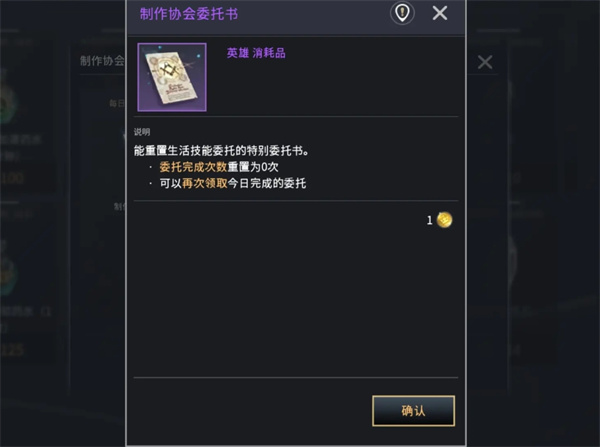The width and height of the screenshot is (600, 447).
Task: Close the background panel behind the dialog
Action: click(485, 62)
